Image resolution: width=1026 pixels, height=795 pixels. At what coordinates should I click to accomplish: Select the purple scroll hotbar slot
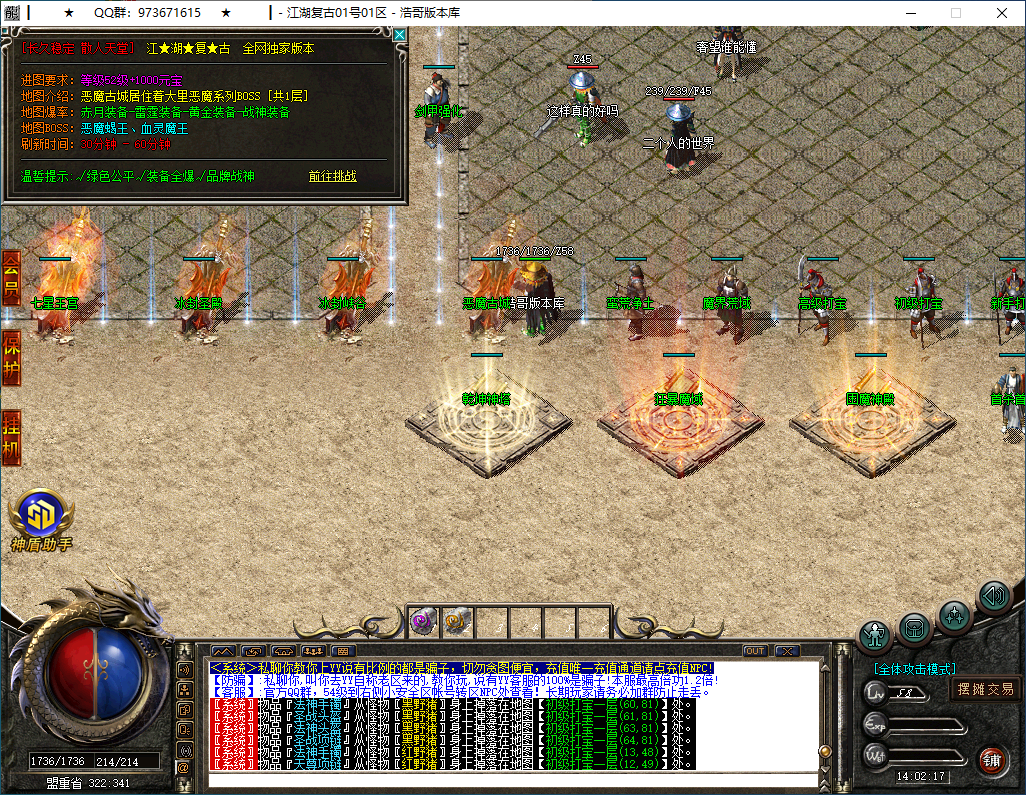(421, 622)
